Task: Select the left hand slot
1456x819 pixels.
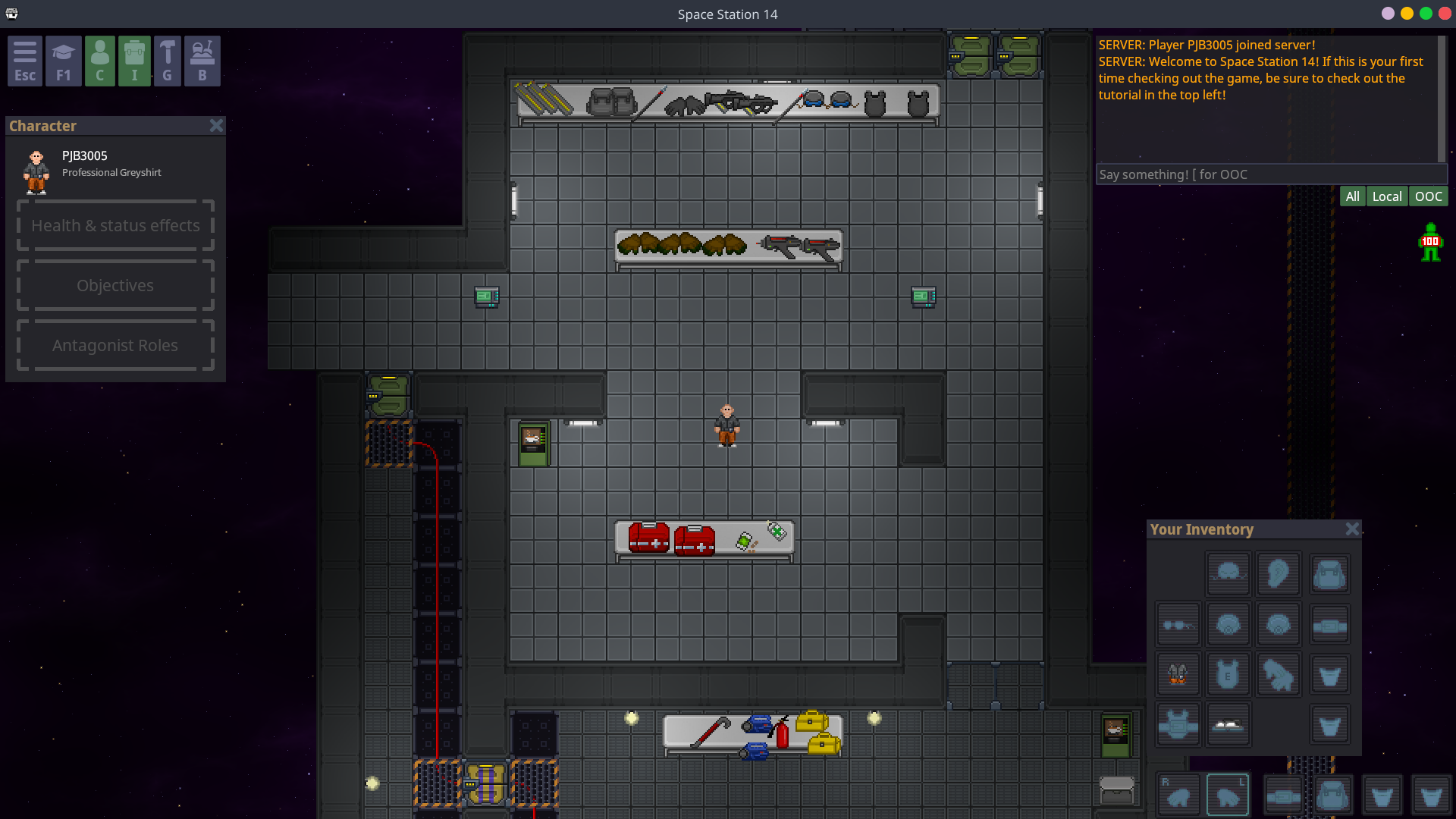Action: coord(1228,795)
